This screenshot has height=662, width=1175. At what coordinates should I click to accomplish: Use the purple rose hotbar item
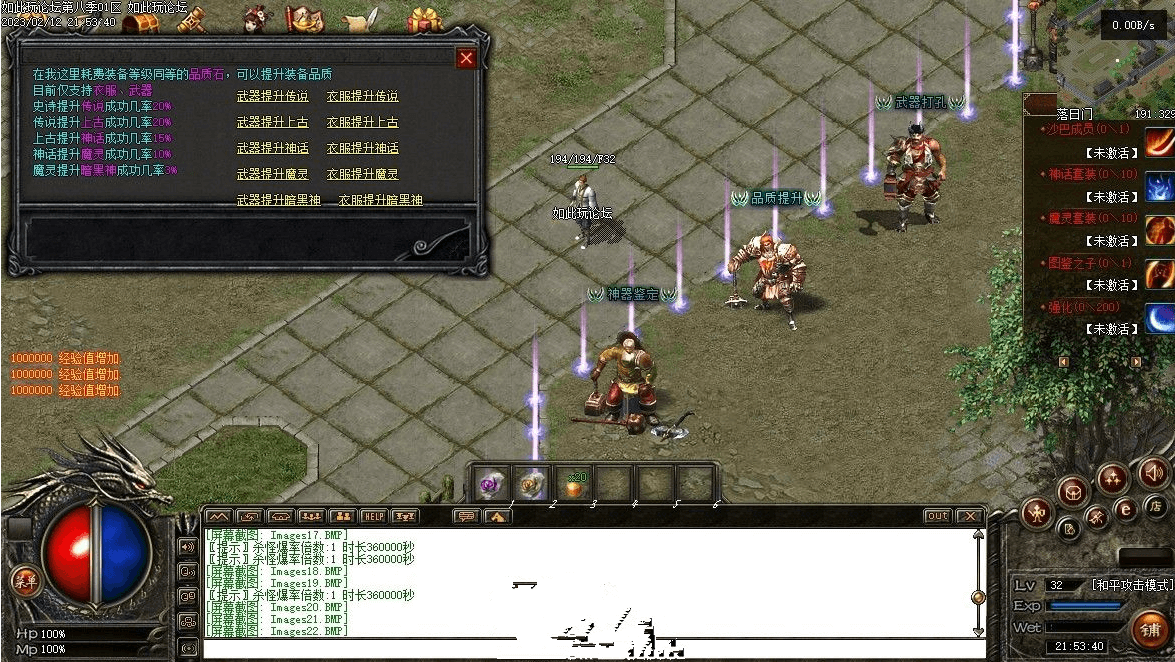point(490,484)
